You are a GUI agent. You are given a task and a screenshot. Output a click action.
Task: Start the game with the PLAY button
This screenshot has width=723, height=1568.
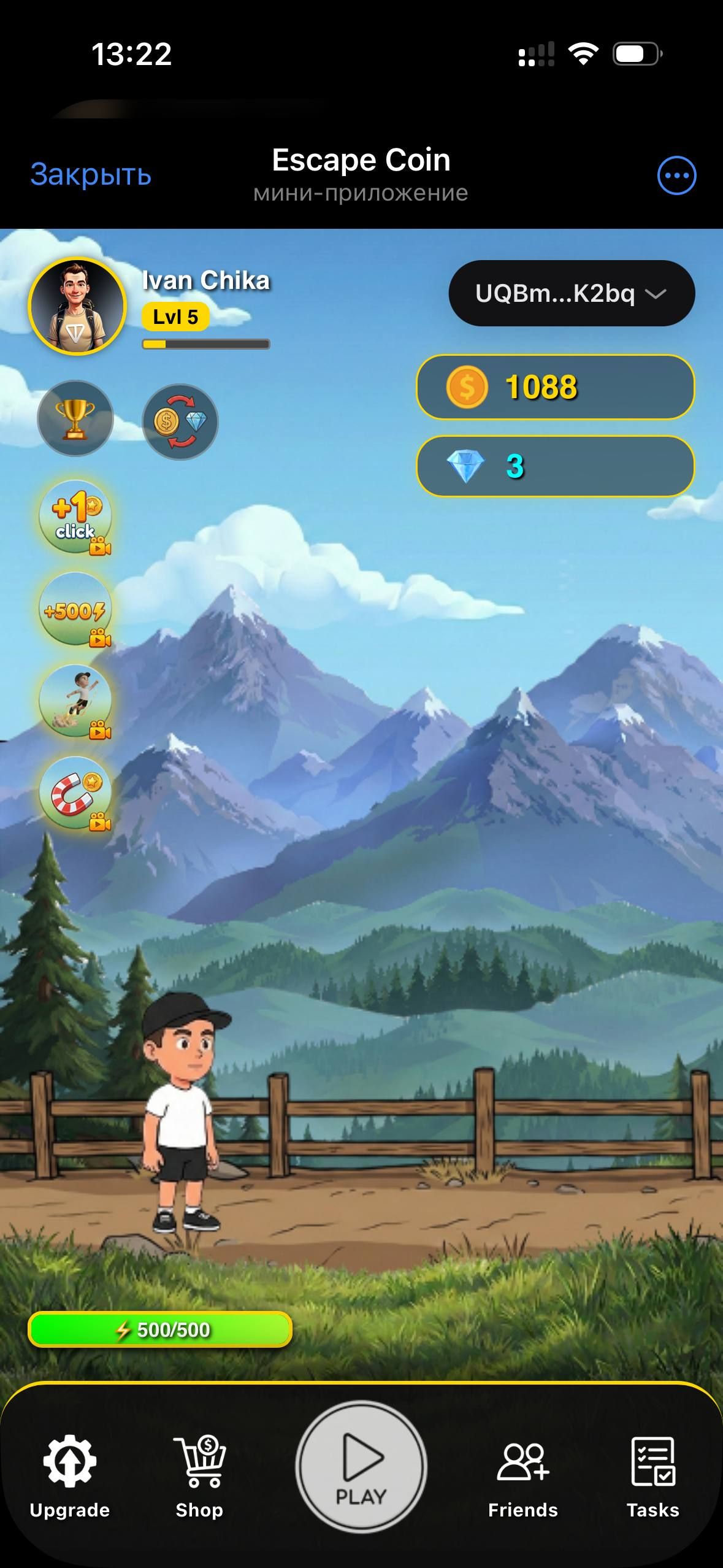(361, 1467)
